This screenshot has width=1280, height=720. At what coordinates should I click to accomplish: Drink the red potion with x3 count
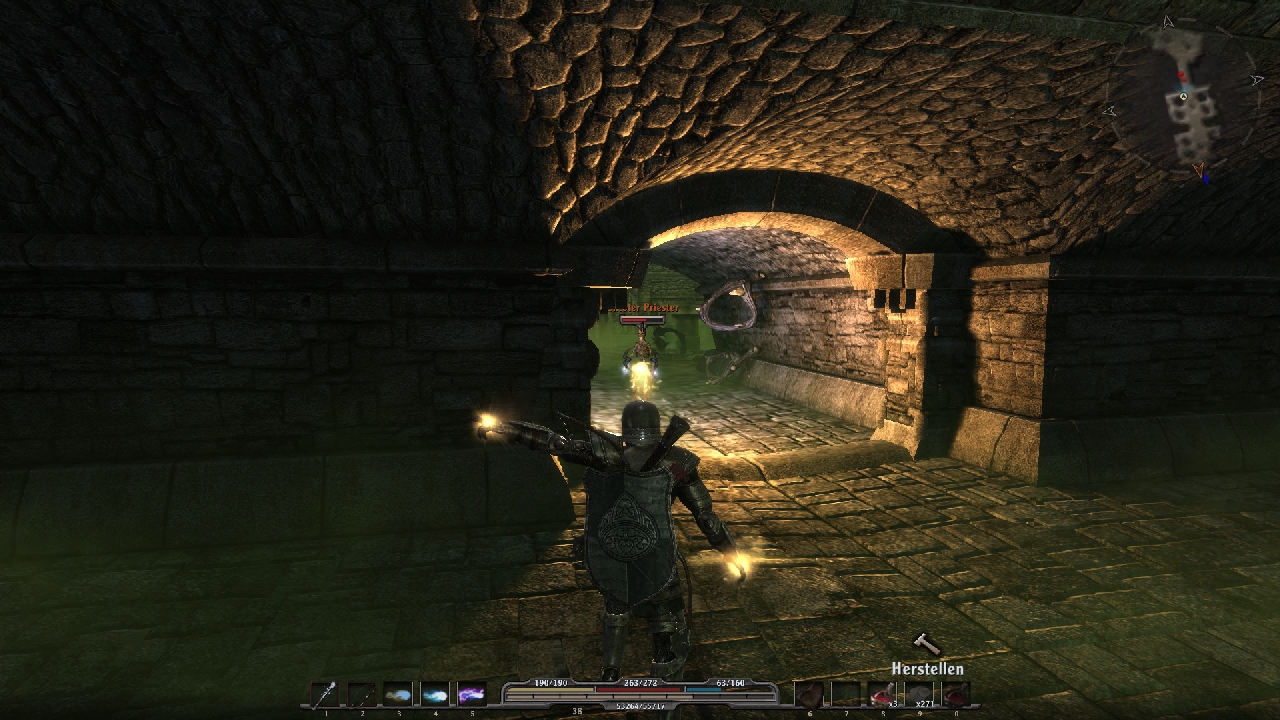click(x=882, y=694)
